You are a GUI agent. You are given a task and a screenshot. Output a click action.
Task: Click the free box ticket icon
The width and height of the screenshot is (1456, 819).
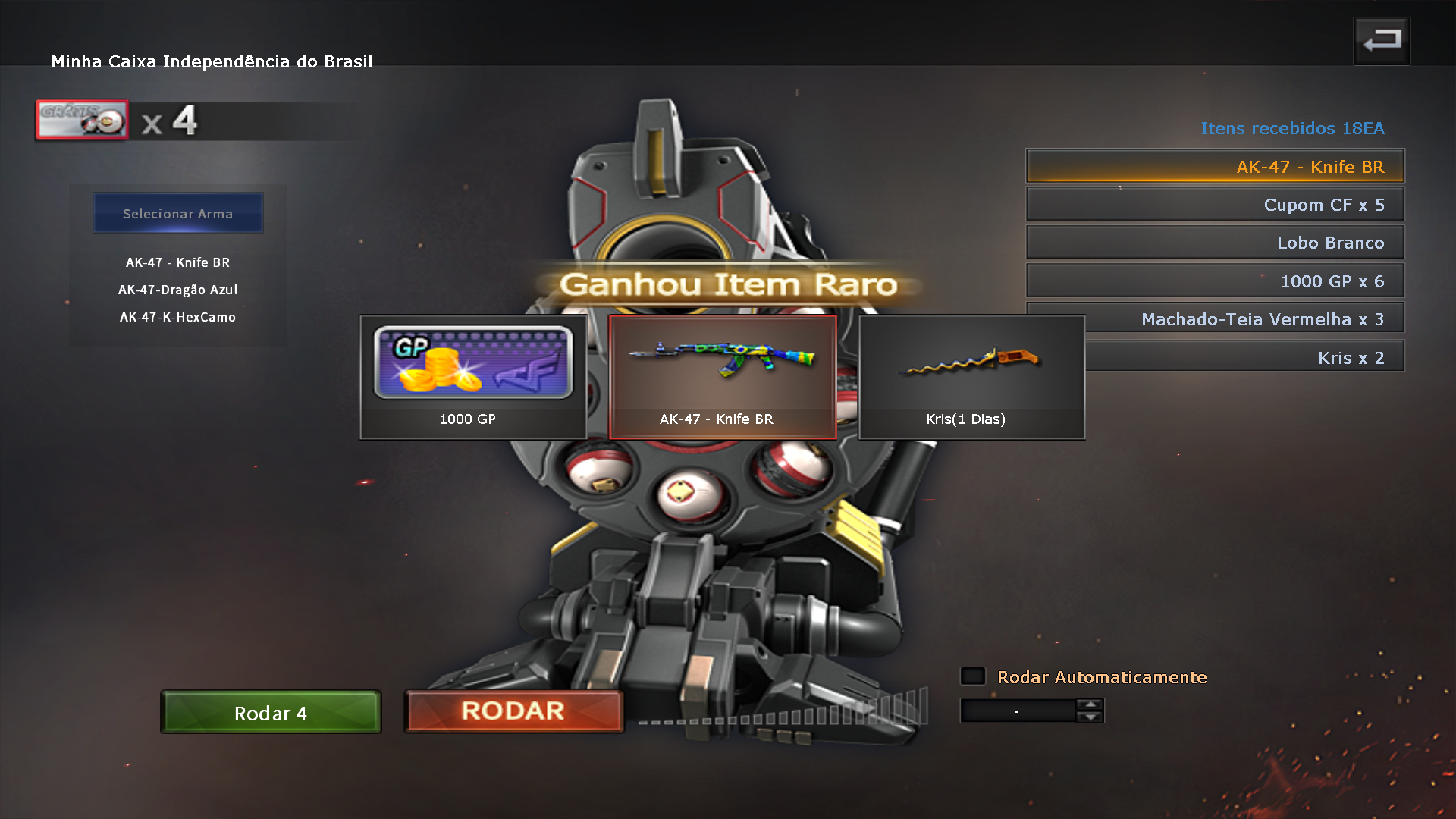click(x=82, y=120)
